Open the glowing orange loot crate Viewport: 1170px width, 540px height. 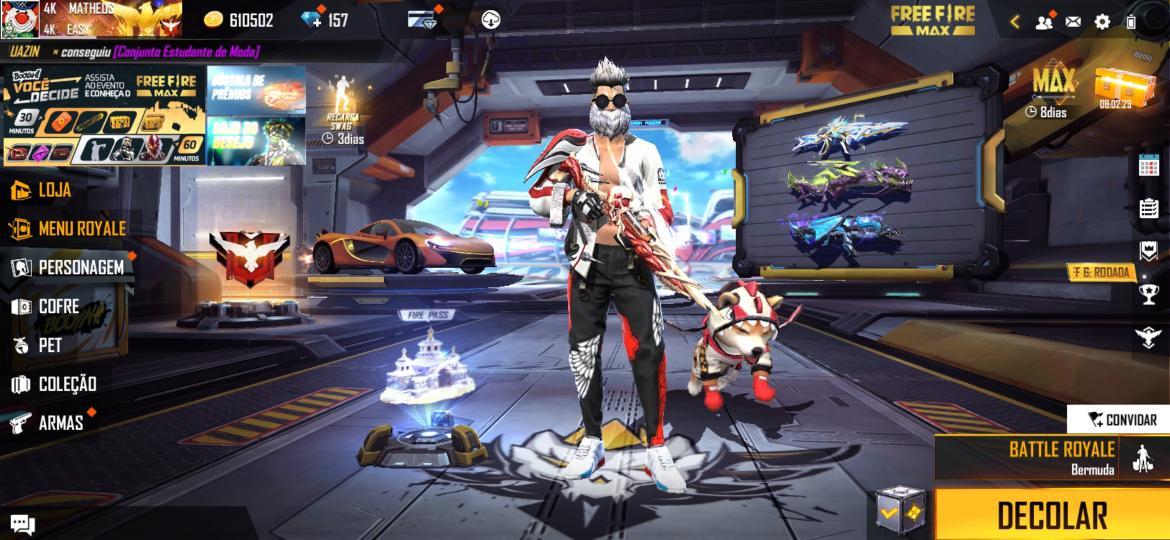(x=1114, y=85)
